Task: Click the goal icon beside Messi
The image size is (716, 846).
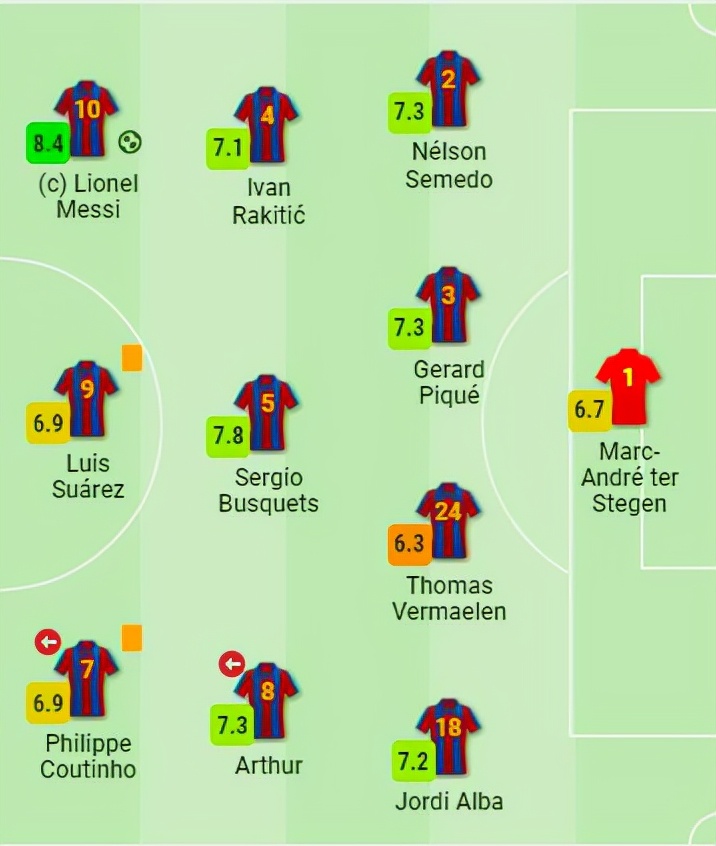Action: [x=129, y=142]
